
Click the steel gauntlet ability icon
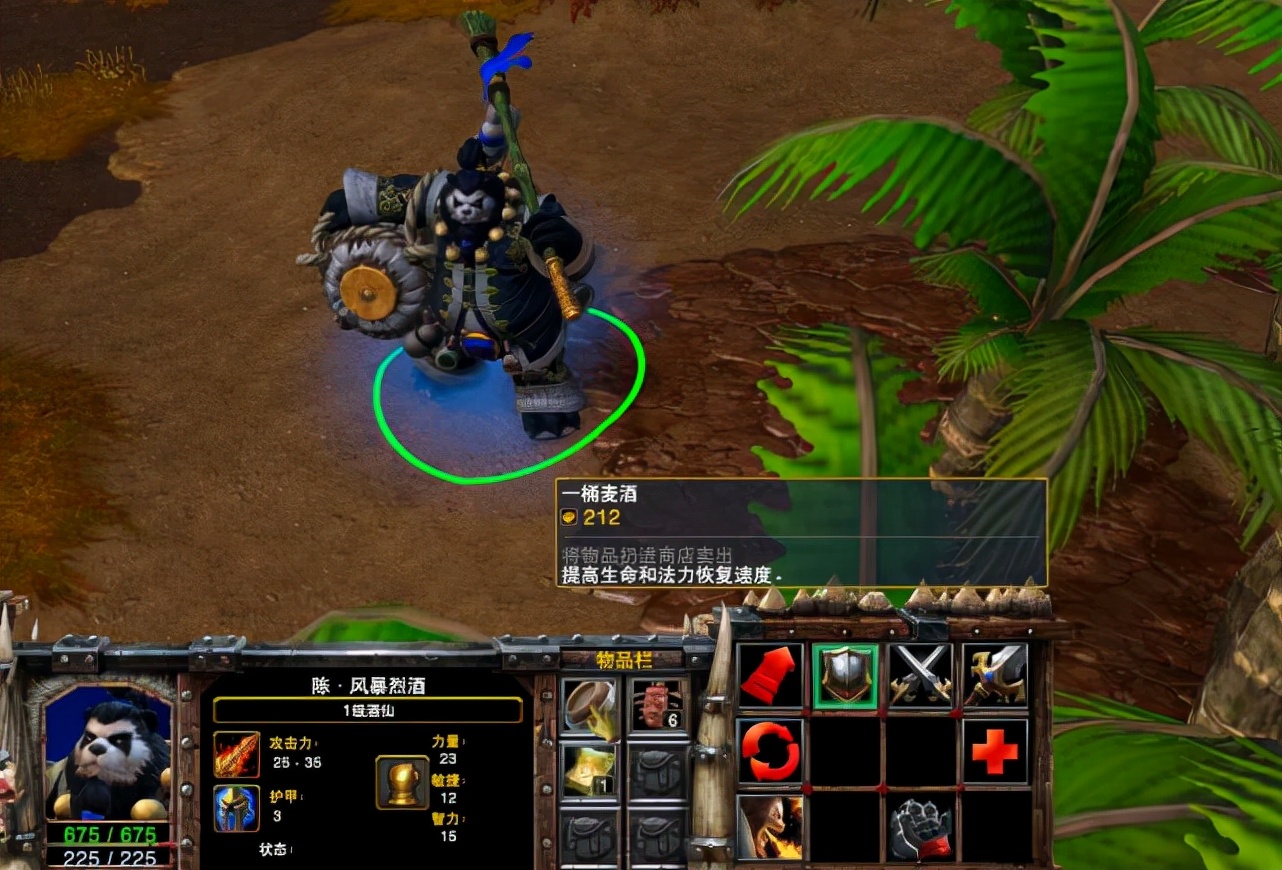coord(920,827)
